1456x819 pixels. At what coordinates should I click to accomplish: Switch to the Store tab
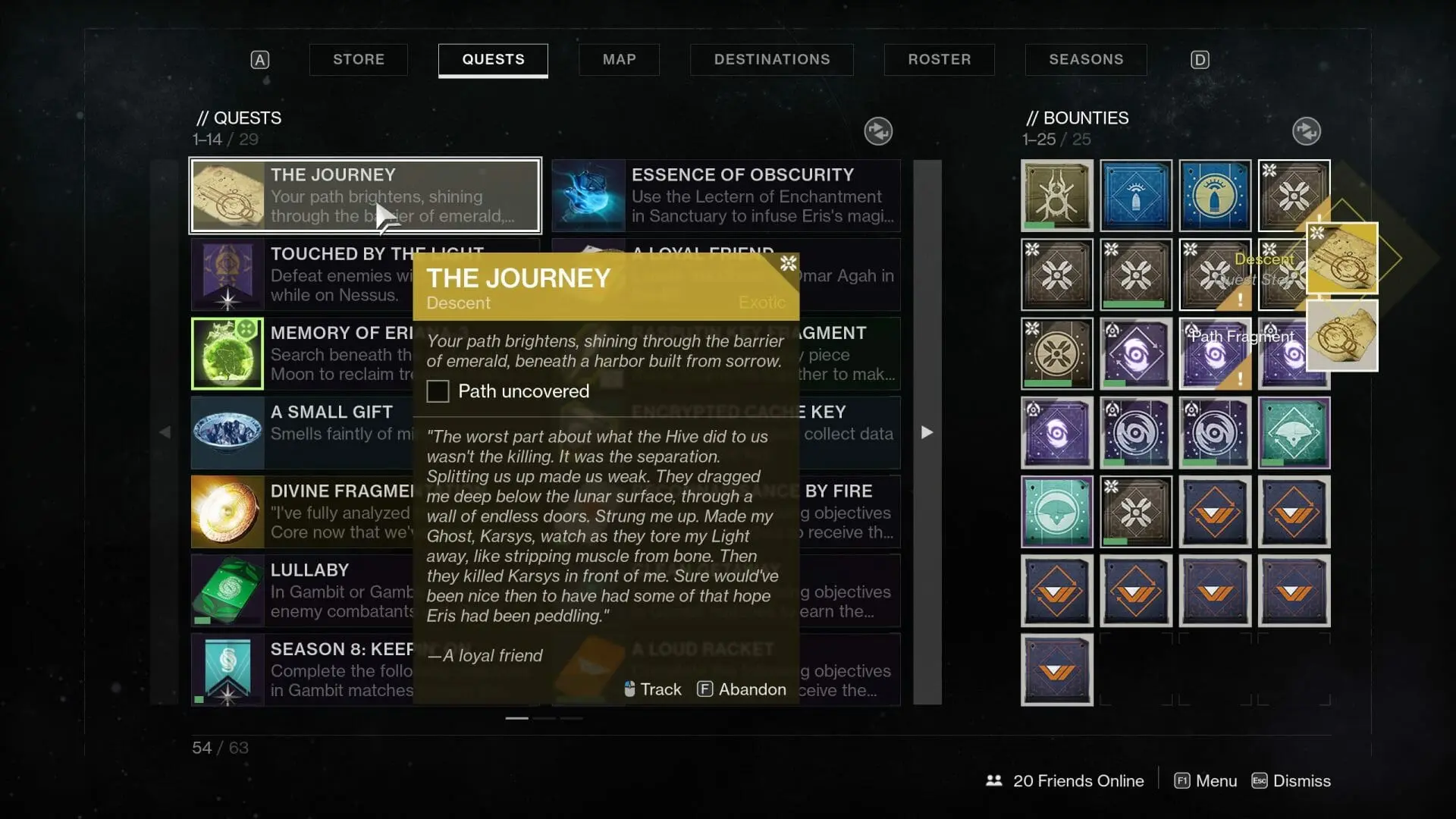[x=358, y=59]
